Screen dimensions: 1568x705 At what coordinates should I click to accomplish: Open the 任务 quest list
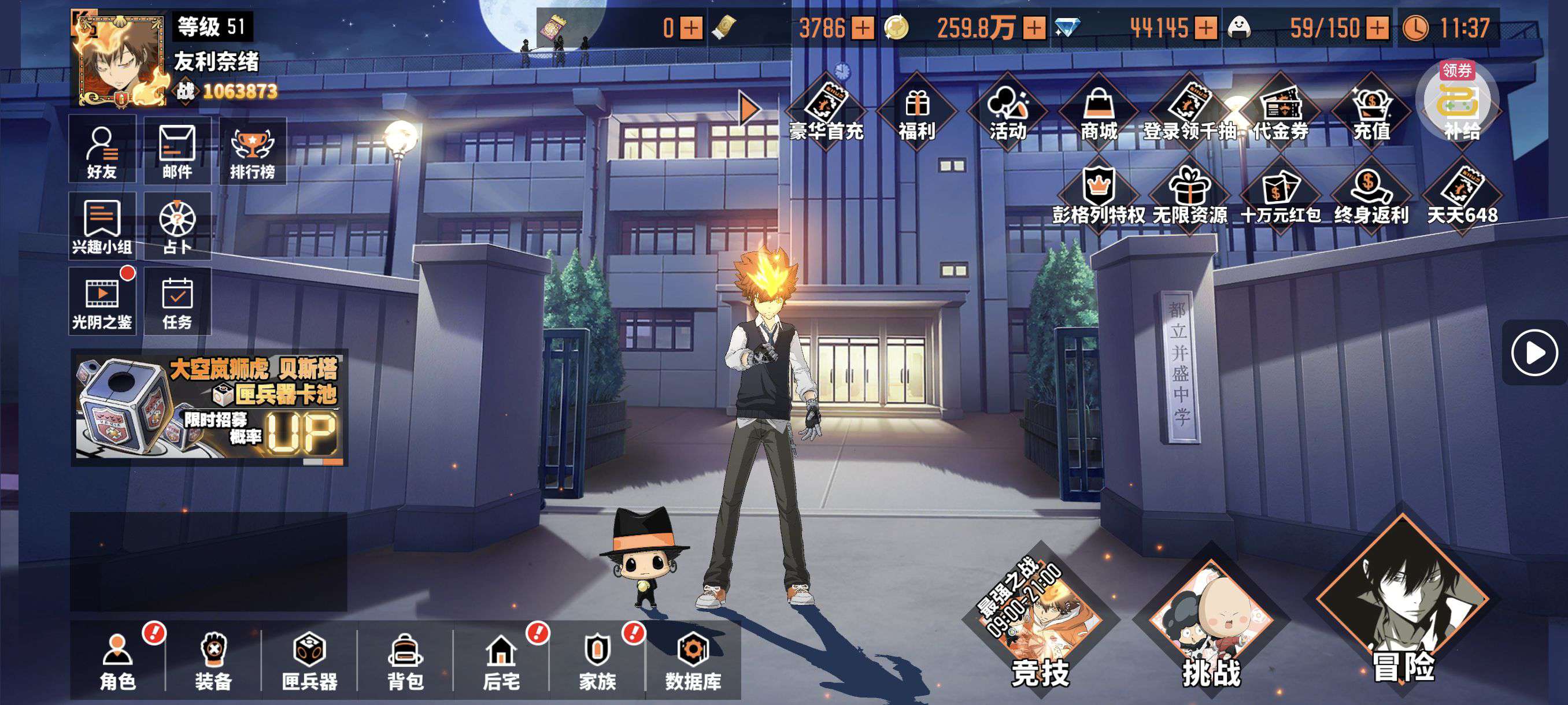[x=177, y=302]
